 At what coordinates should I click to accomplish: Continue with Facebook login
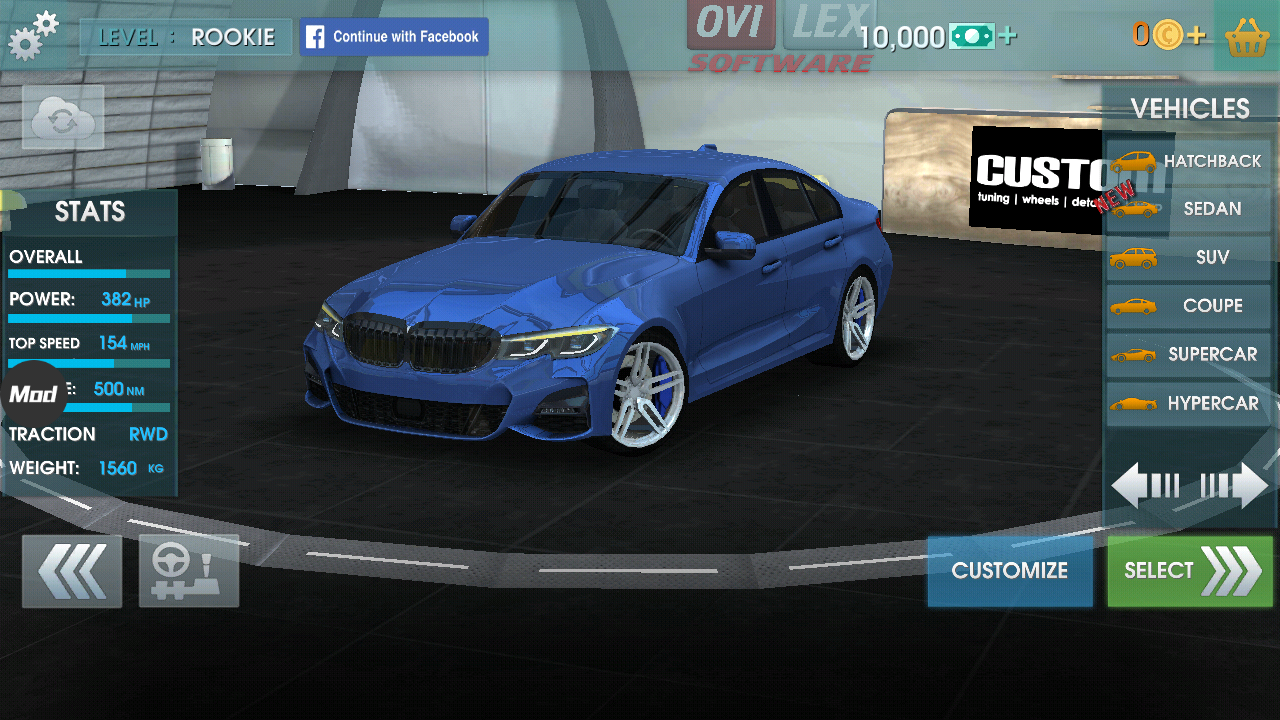point(394,37)
